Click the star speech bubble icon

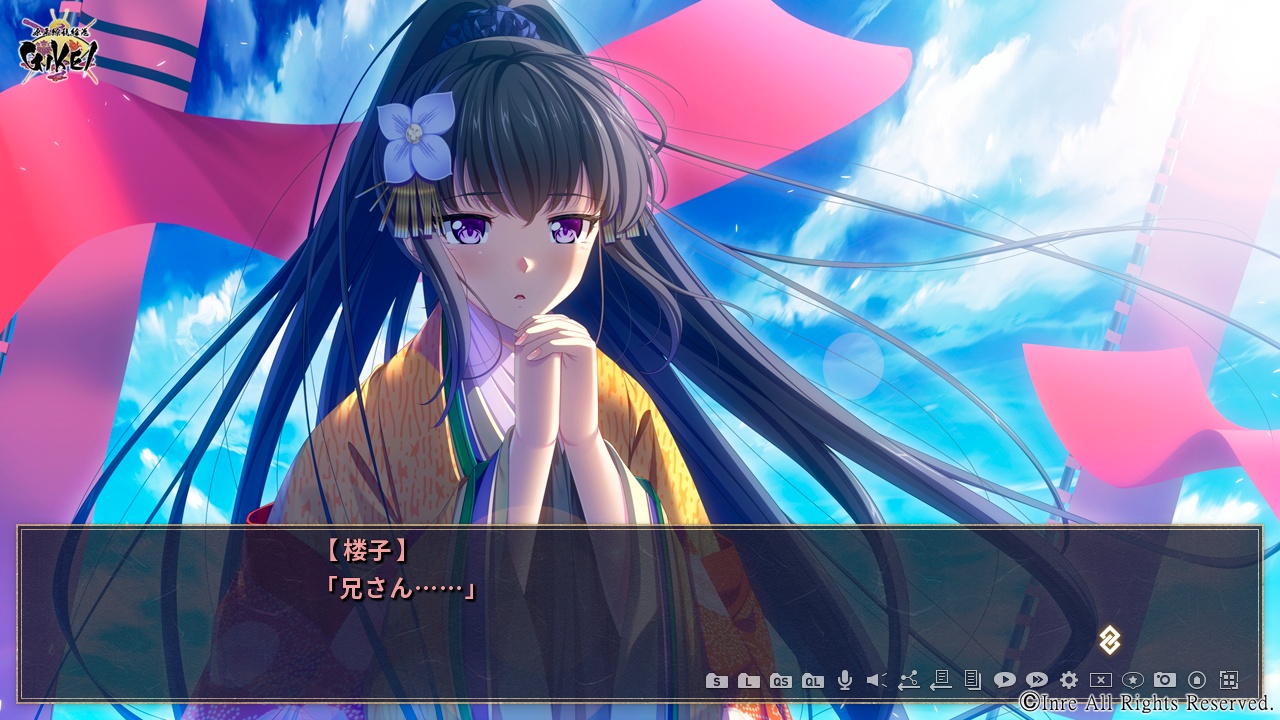[x=1133, y=681]
